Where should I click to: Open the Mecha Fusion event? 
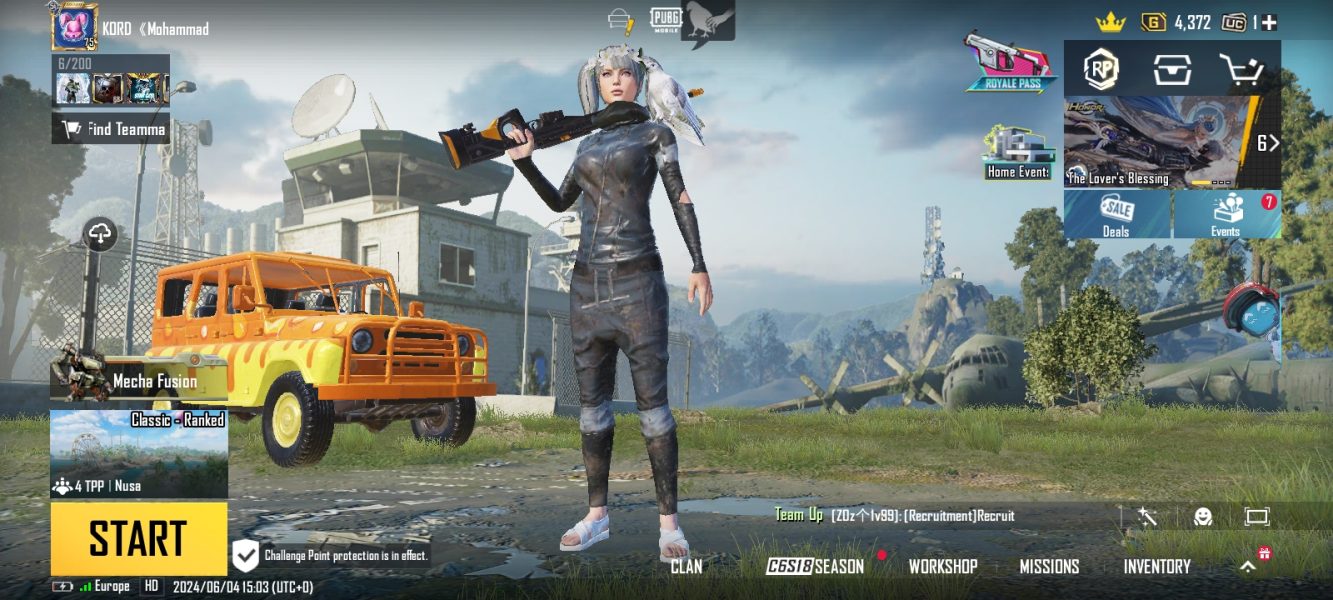(139, 380)
